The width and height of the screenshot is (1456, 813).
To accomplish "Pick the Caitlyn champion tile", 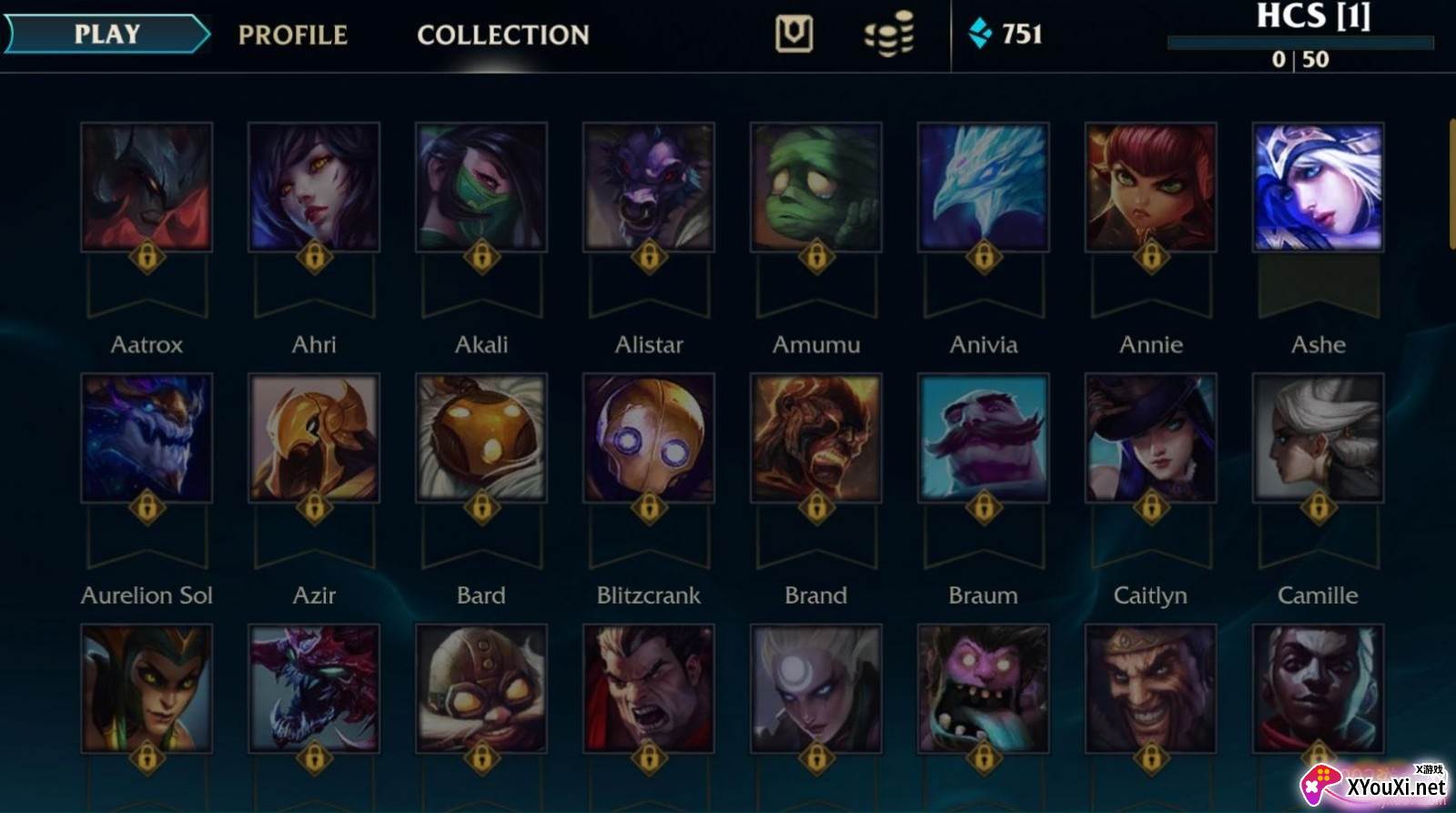I will (x=1151, y=438).
